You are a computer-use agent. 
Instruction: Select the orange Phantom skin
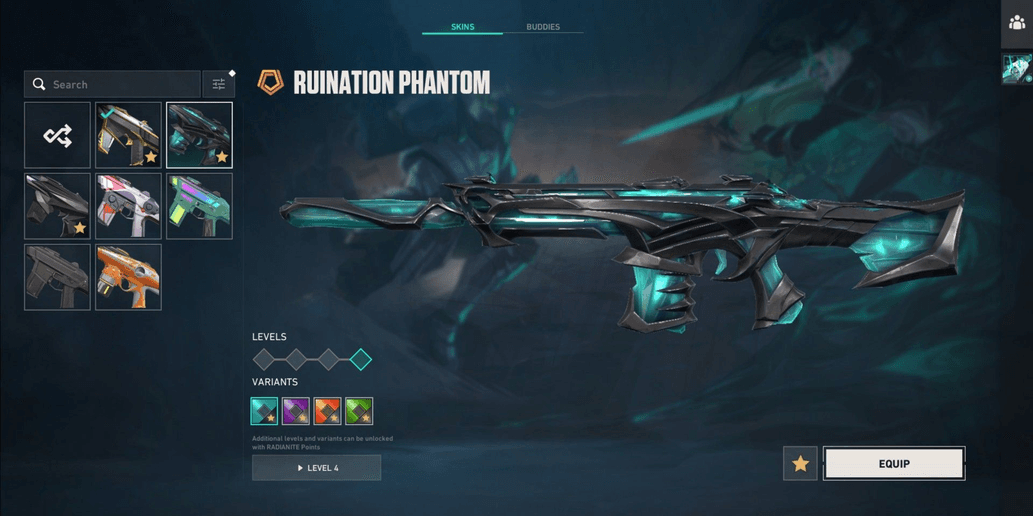point(128,277)
